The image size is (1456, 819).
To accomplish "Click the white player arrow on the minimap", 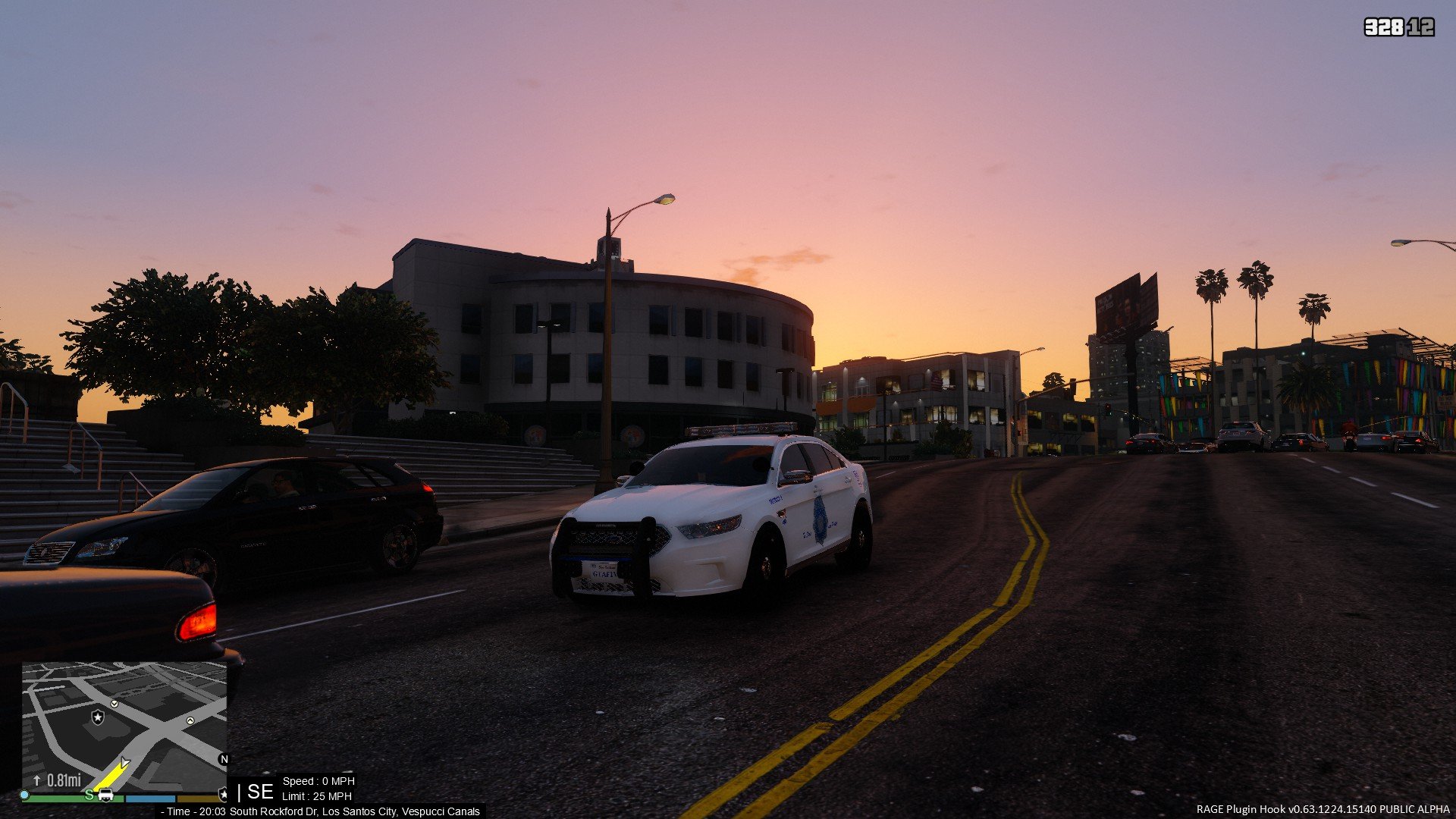I will [124, 764].
